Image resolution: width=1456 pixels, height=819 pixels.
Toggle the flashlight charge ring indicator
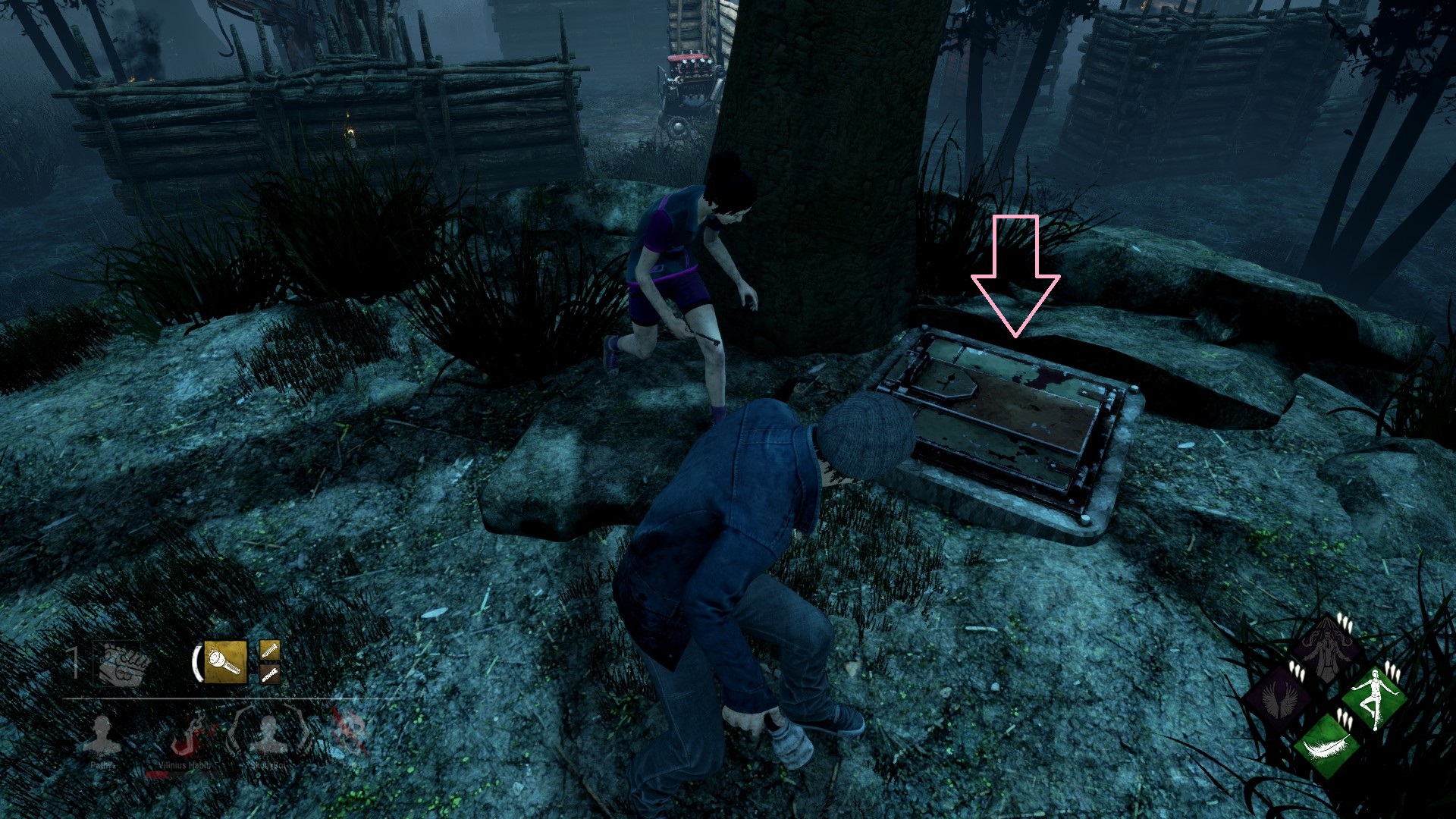coord(199,661)
